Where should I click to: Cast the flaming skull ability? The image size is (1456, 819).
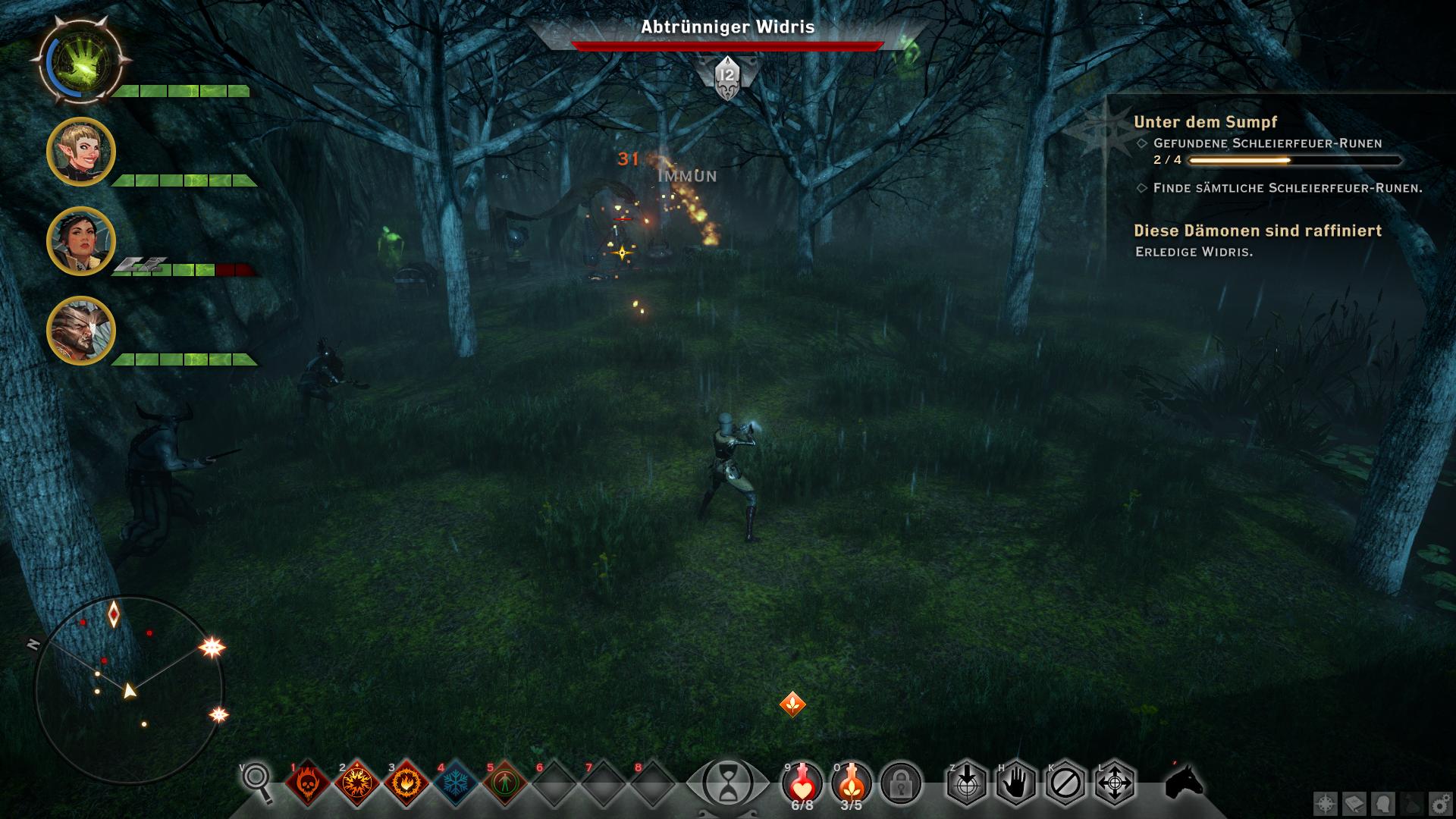click(307, 783)
